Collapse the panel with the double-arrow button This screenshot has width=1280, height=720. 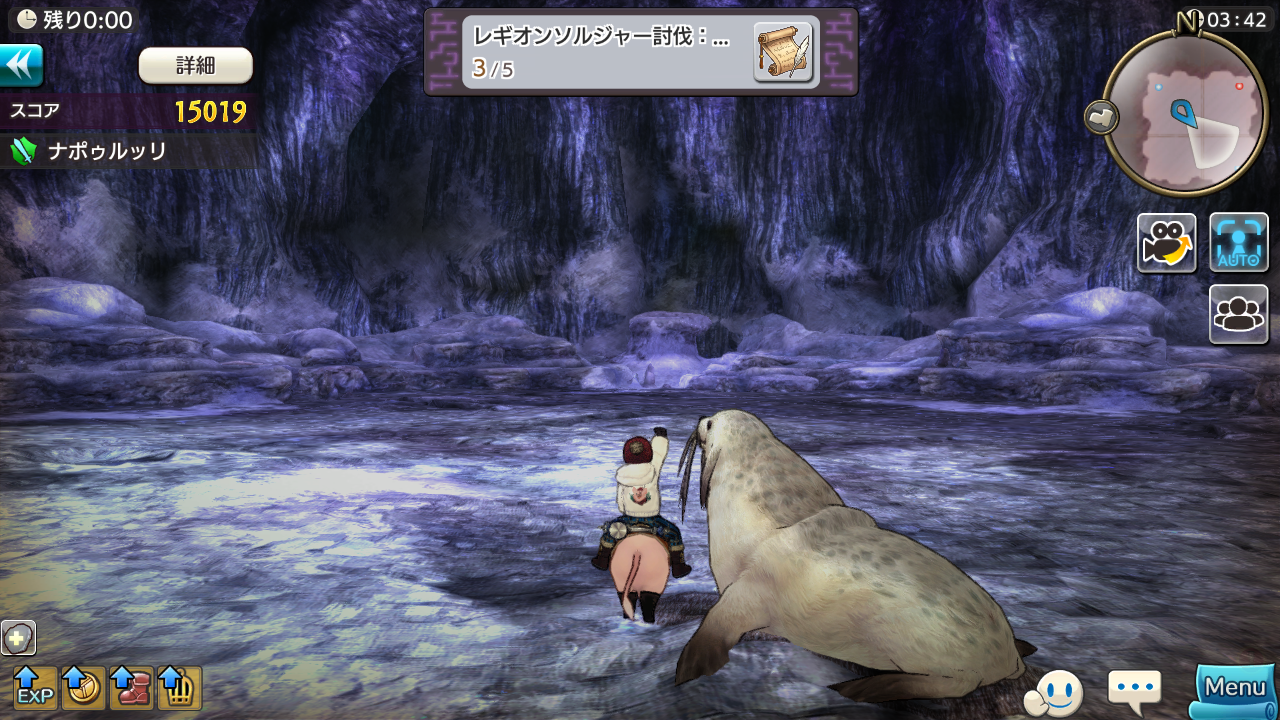tap(21, 65)
